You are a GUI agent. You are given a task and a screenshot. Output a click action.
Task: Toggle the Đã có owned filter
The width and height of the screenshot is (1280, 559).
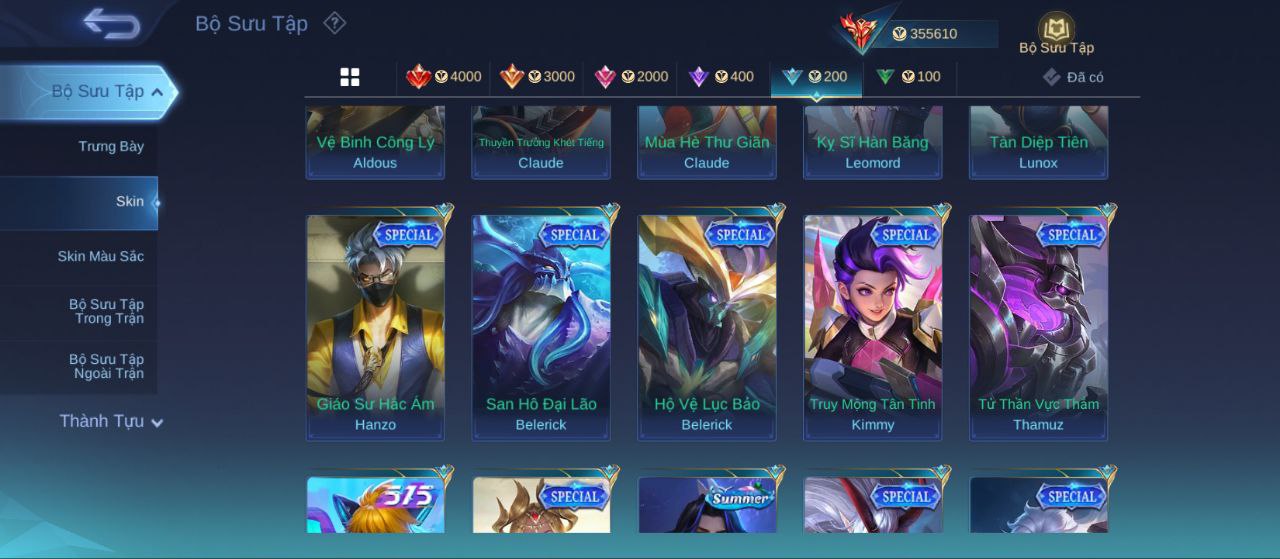point(1073,77)
